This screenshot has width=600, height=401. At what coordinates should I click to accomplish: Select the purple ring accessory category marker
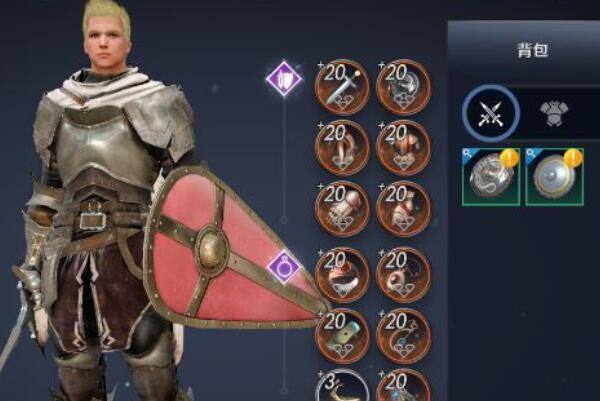click(x=284, y=267)
